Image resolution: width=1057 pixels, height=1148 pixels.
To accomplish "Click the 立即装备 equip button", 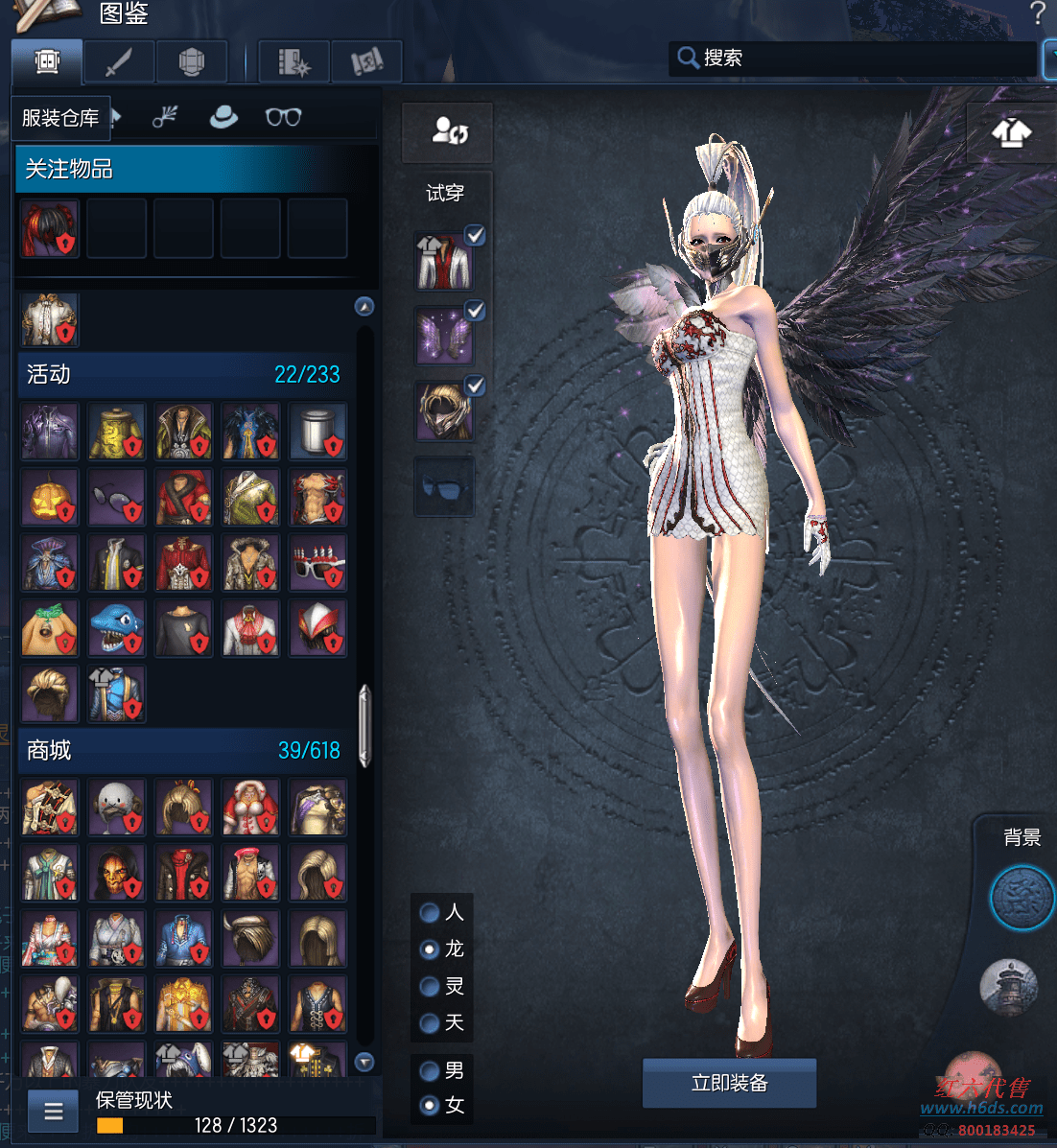I will click(729, 1084).
